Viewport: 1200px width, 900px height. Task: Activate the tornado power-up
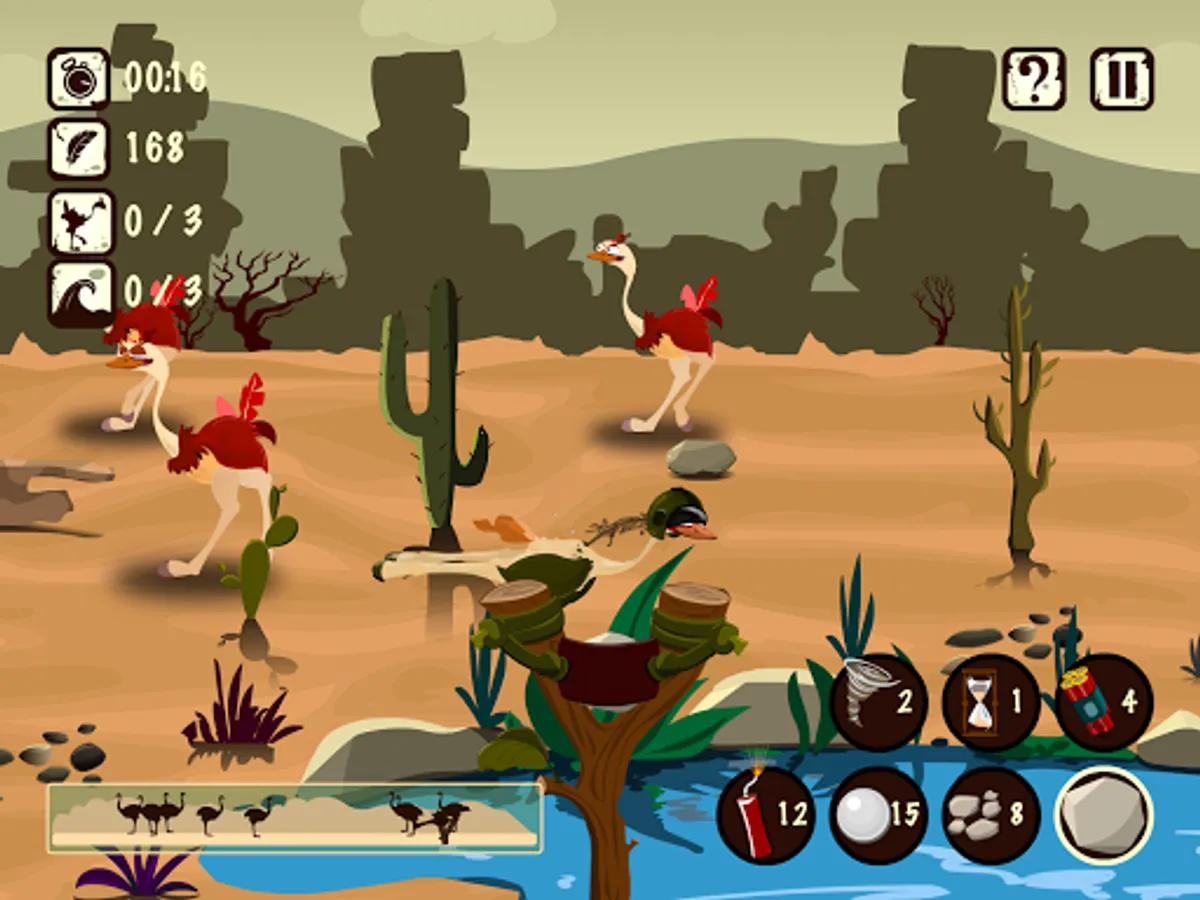[879, 702]
